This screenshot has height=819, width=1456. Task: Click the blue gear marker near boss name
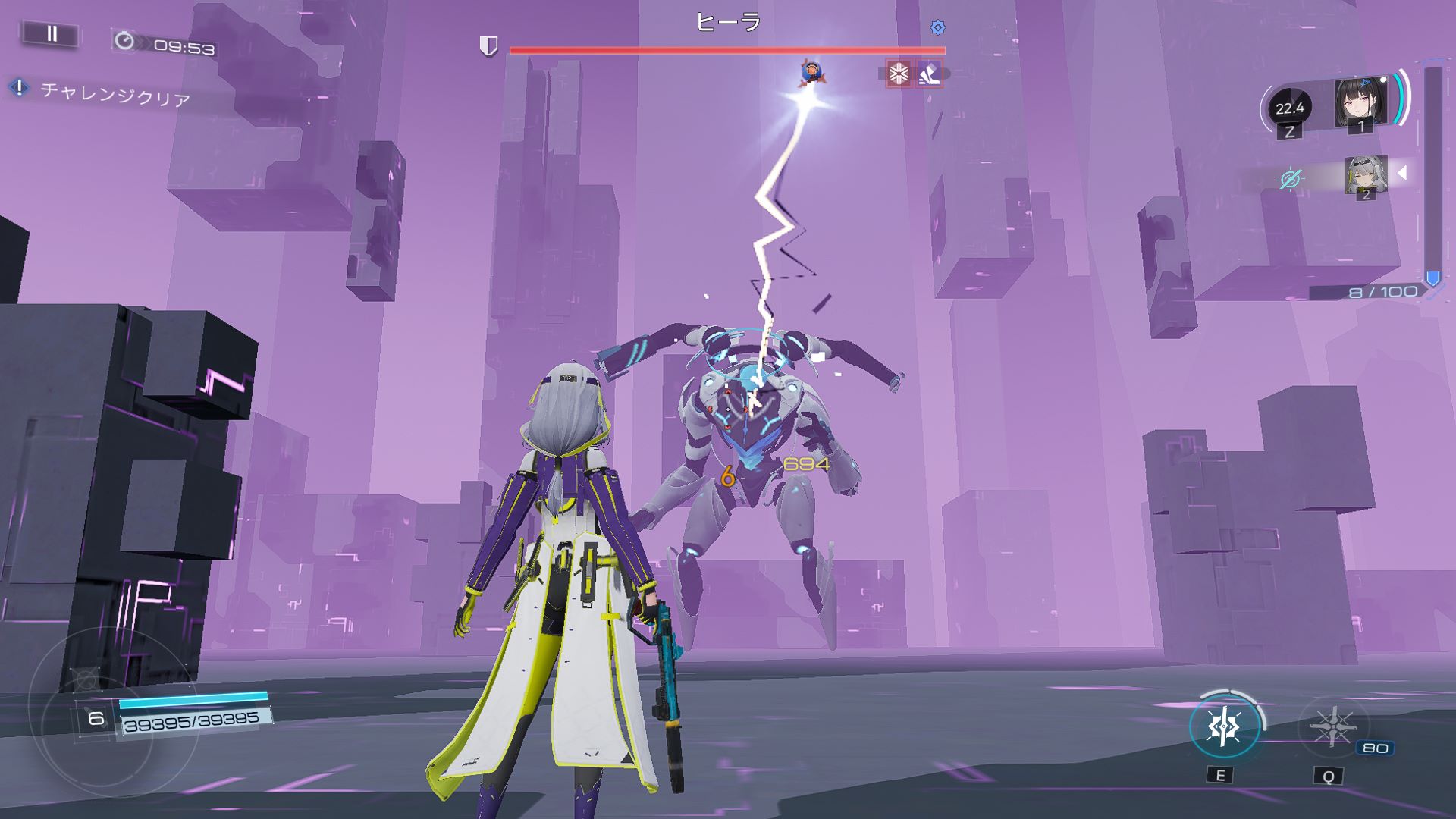(x=938, y=28)
